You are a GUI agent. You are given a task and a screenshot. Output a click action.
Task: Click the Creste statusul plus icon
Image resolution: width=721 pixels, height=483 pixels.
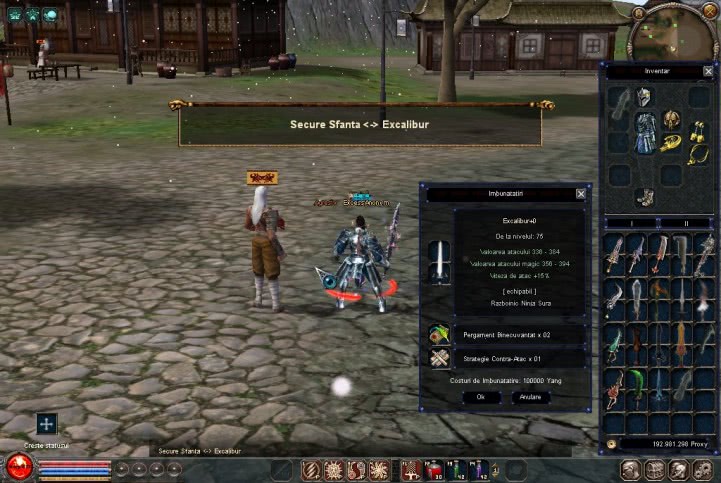pos(47,424)
